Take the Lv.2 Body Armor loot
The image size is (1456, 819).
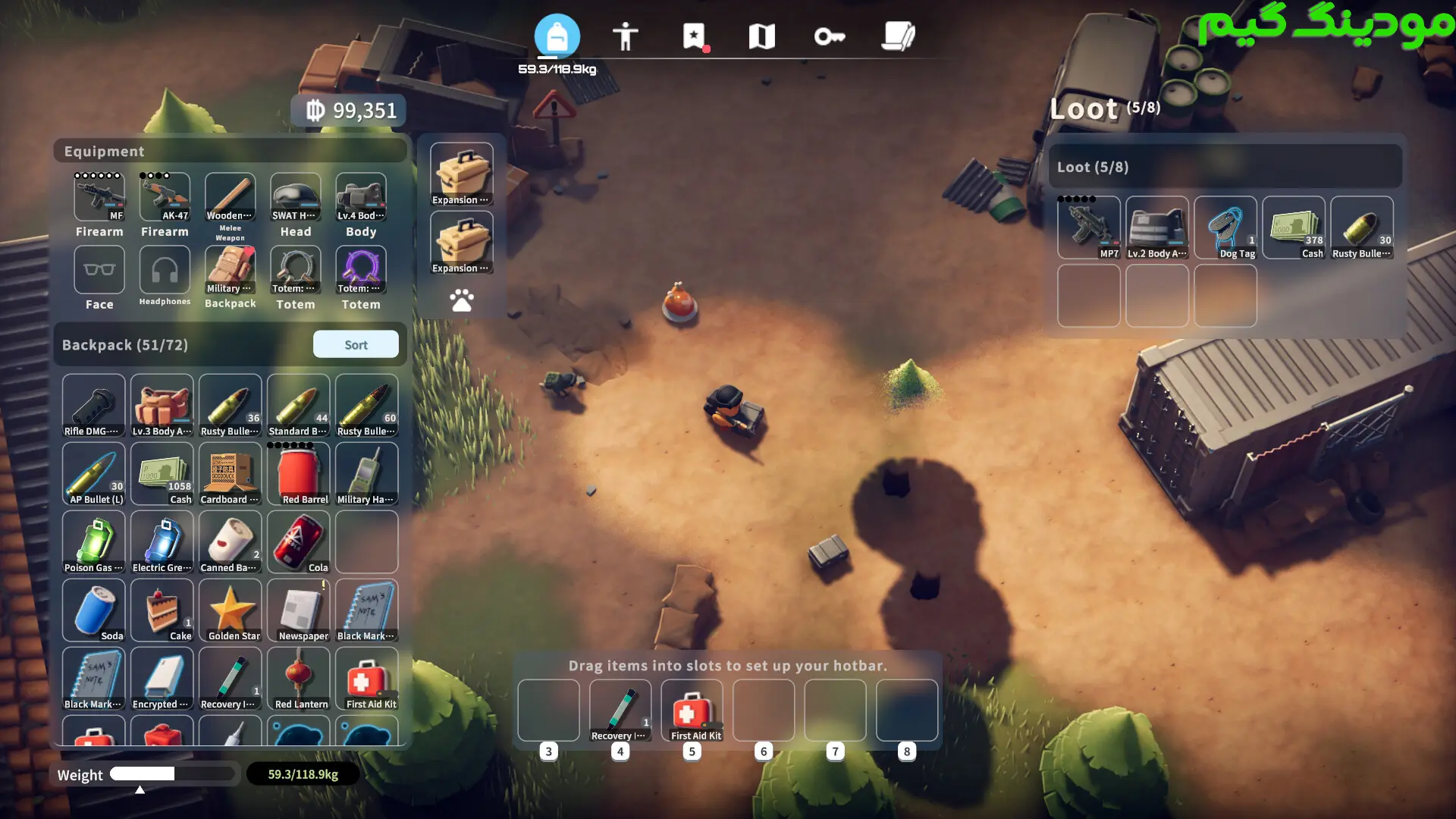click(1156, 227)
